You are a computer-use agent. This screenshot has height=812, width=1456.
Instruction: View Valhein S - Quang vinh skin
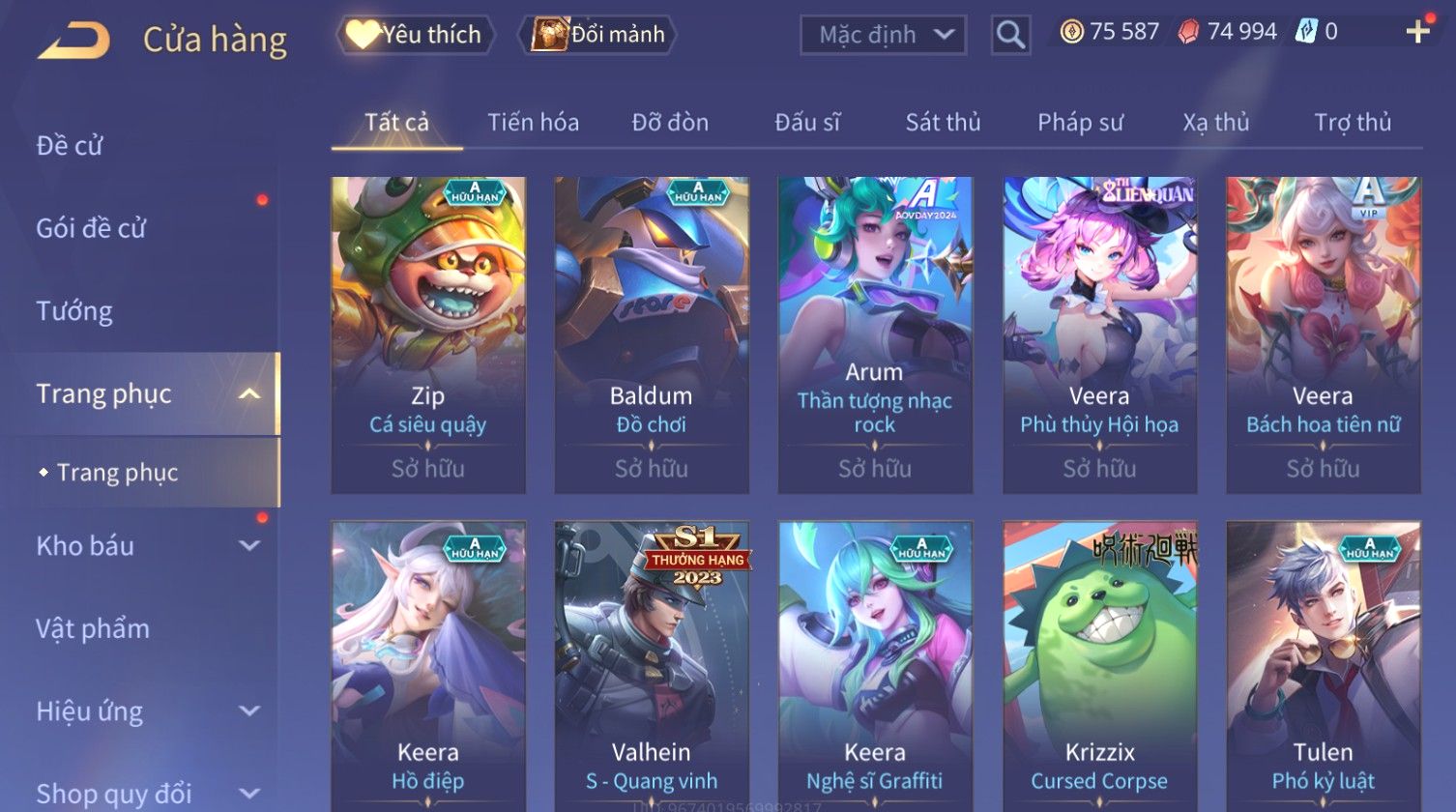coord(652,667)
